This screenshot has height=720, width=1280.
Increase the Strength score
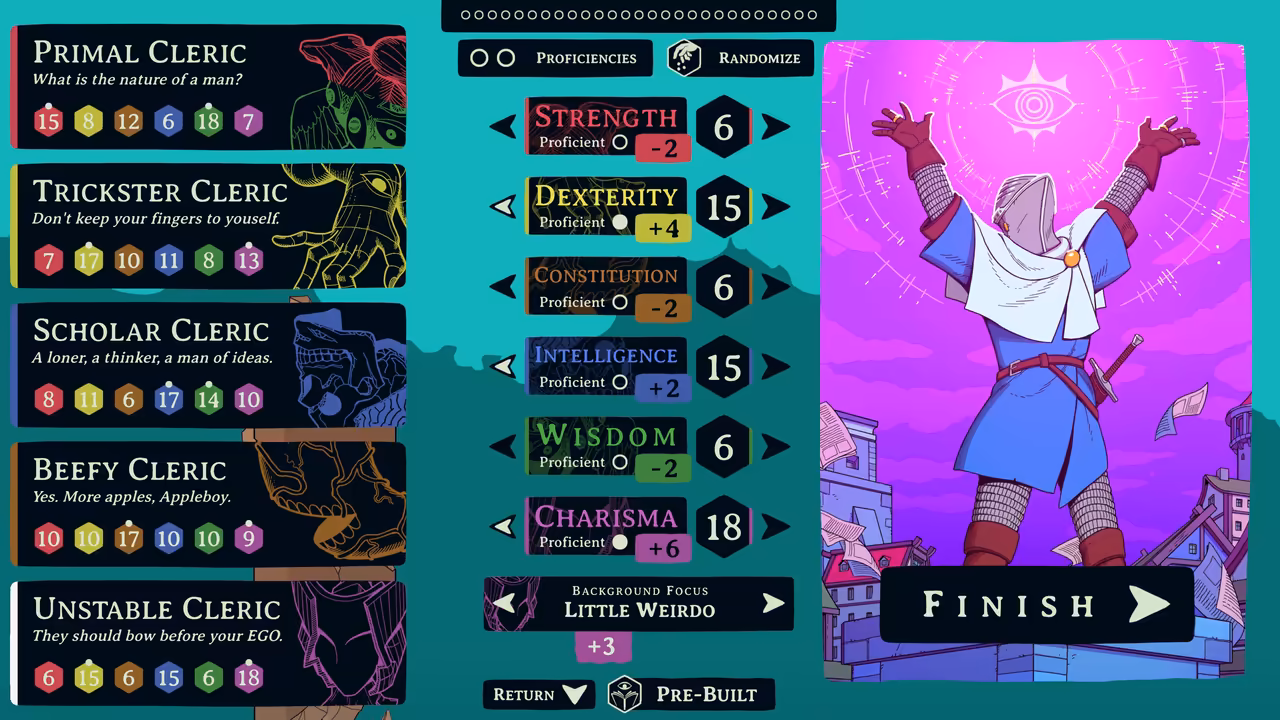point(775,127)
